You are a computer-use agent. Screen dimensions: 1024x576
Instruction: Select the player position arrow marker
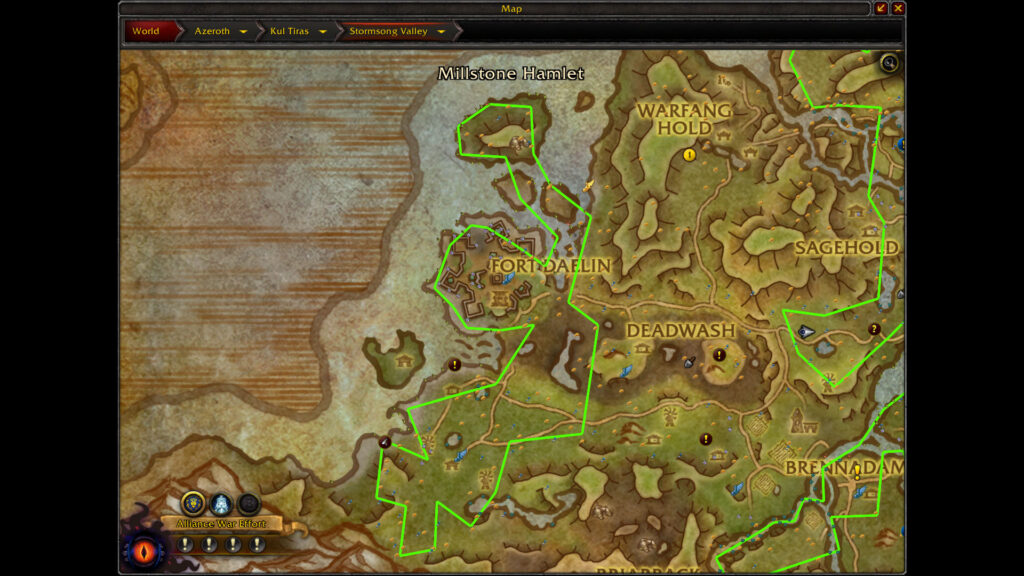[x=806, y=332]
